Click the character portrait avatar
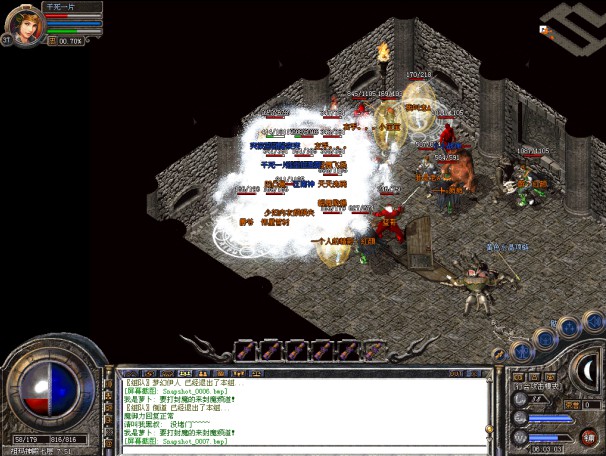Image resolution: width=606 pixels, height=456 pixels. (24, 20)
